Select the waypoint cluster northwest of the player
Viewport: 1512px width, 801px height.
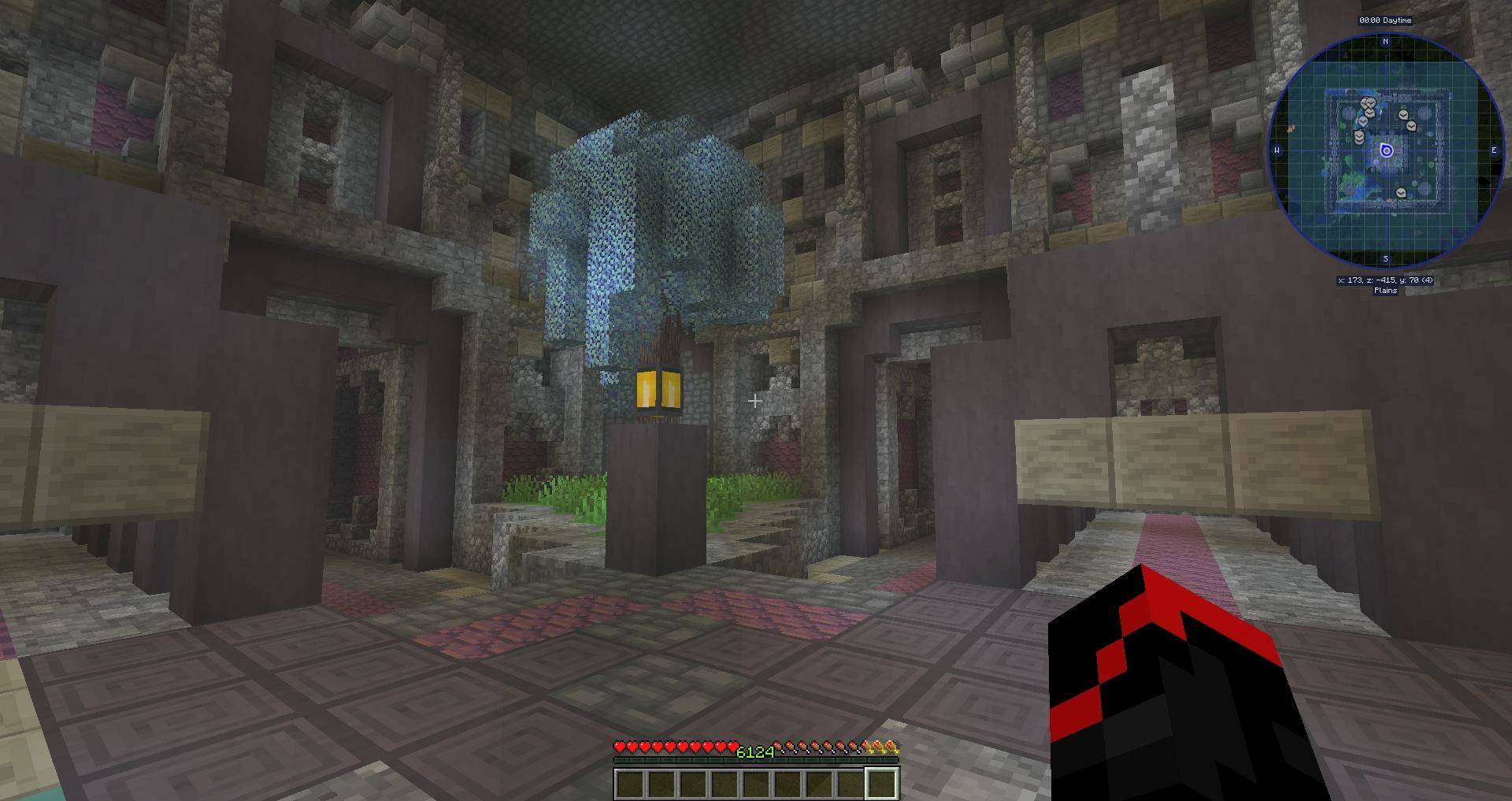1367,106
